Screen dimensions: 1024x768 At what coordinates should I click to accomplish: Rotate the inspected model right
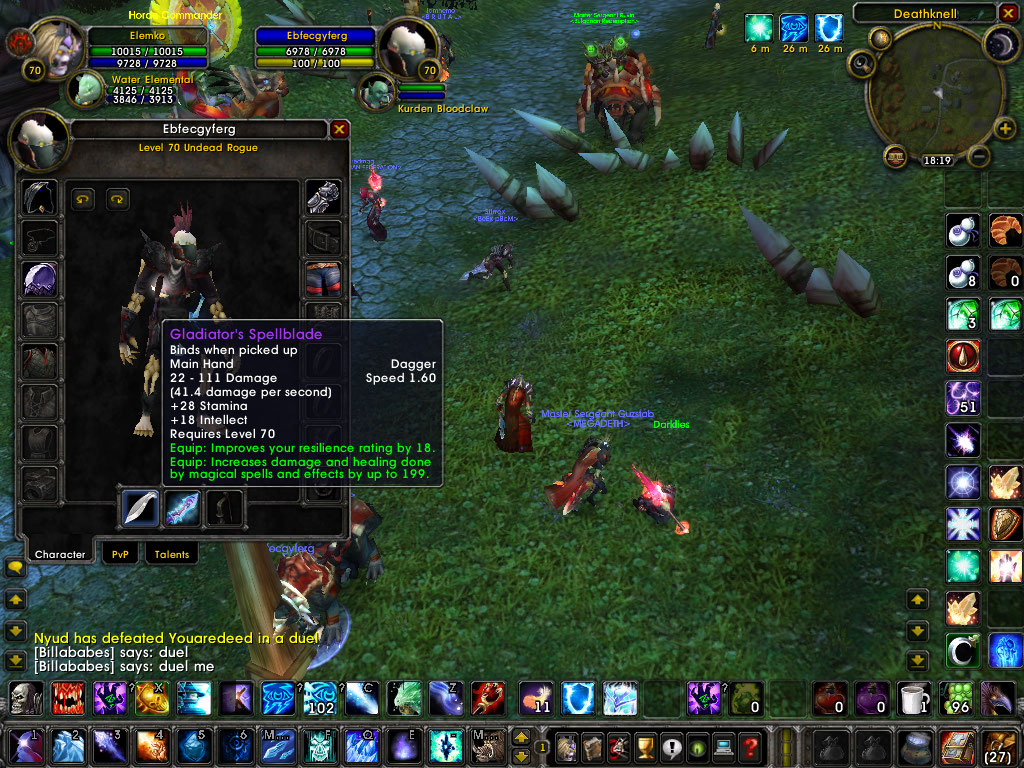[x=118, y=199]
